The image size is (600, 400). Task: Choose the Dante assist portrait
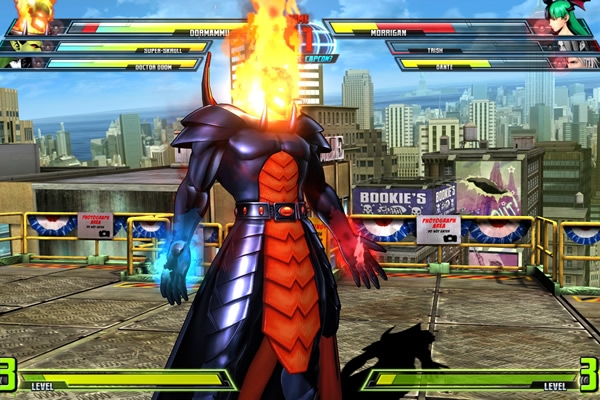tap(578, 63)
